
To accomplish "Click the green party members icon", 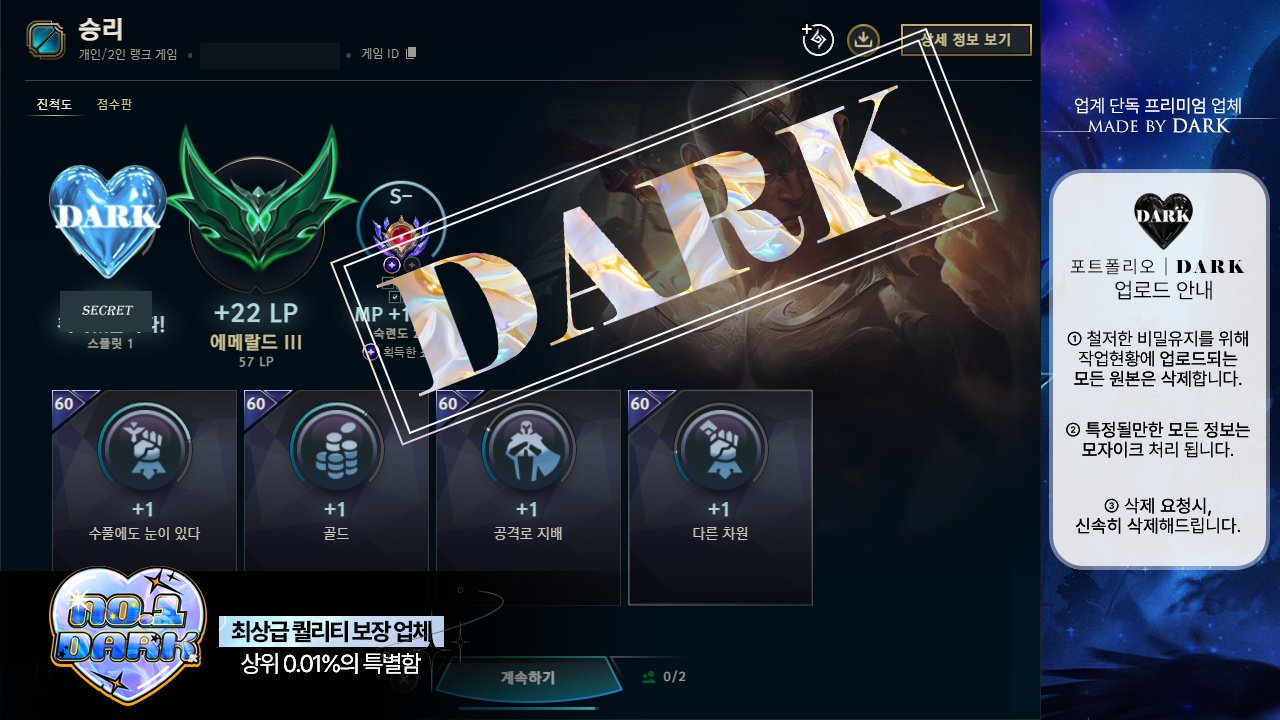I will tap(651, 676).
